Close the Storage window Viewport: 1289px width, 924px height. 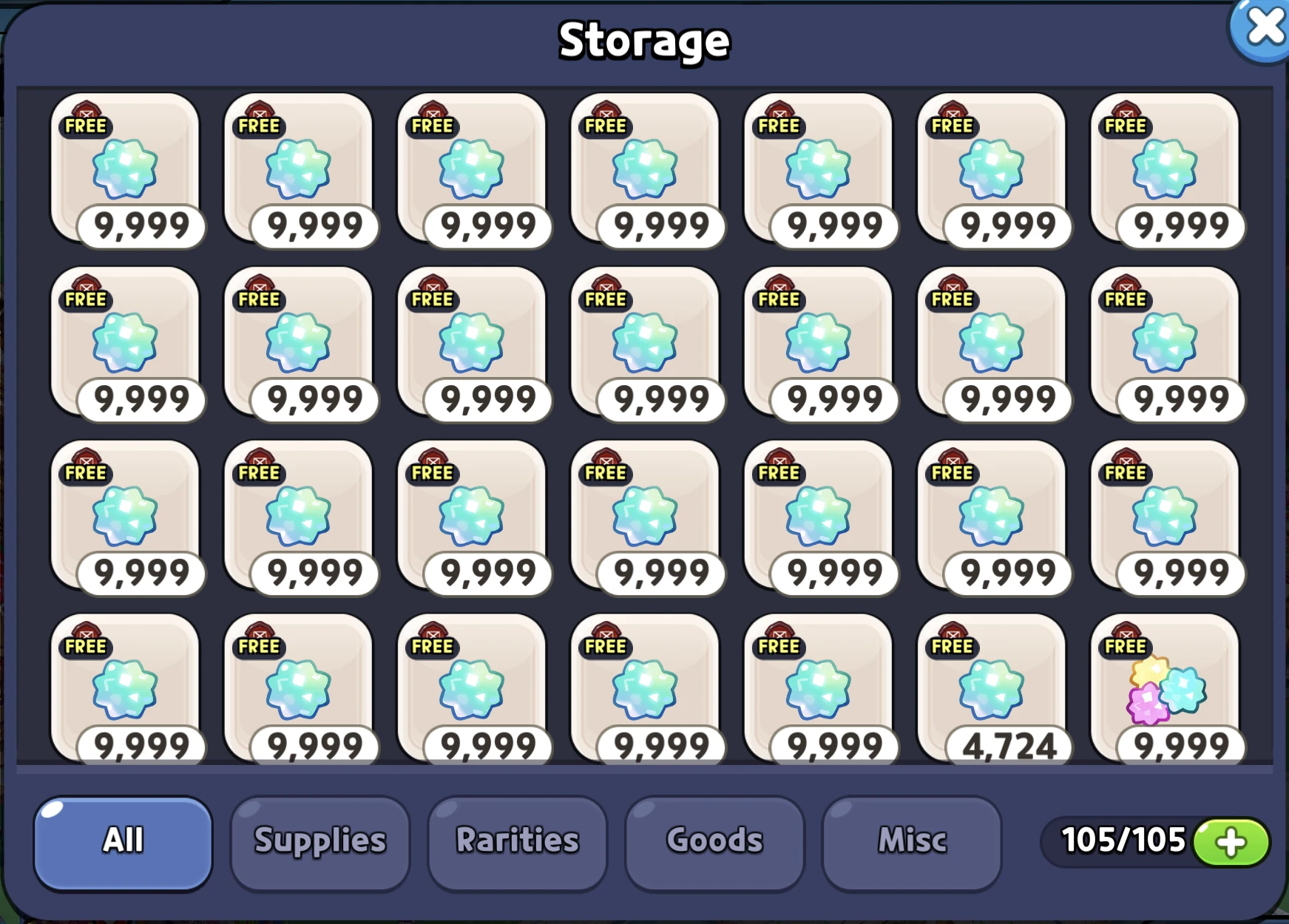pyautogui.click(x=1265, y=29)
